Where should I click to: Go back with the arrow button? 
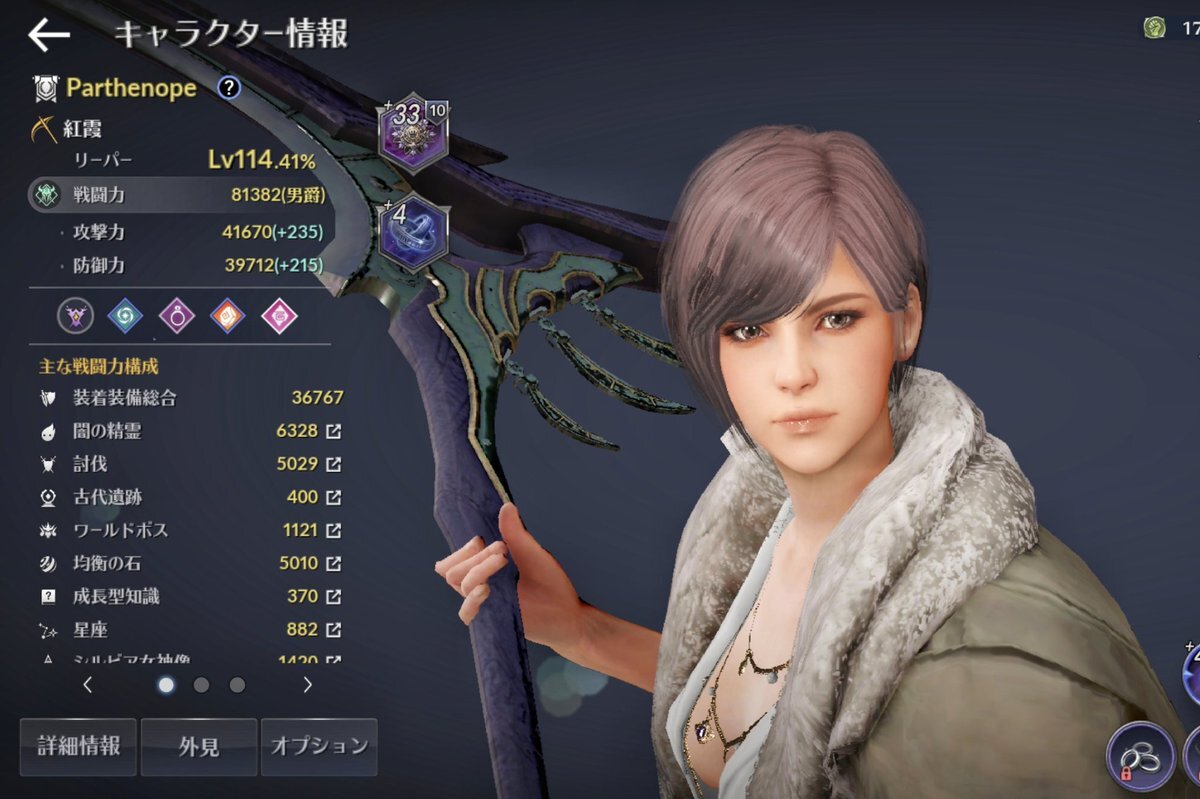pos(48,35)
